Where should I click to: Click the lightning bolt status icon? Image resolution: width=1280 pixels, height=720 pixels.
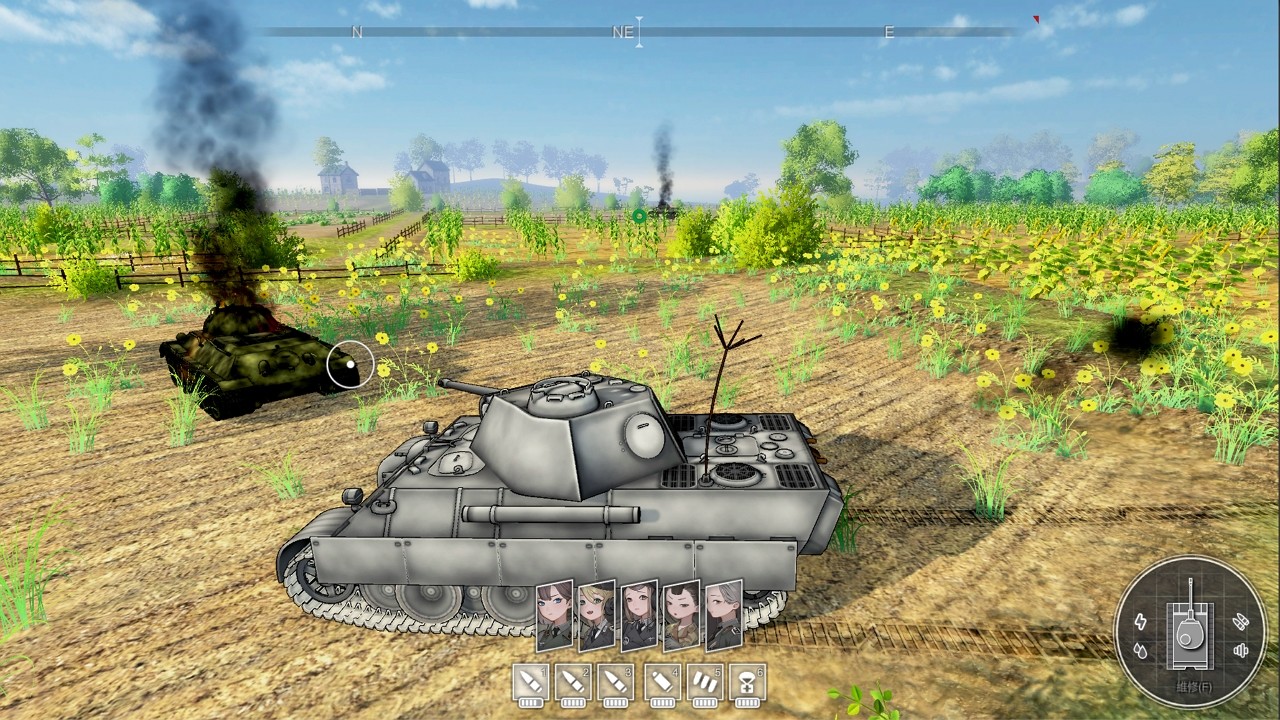[1142, 622]
